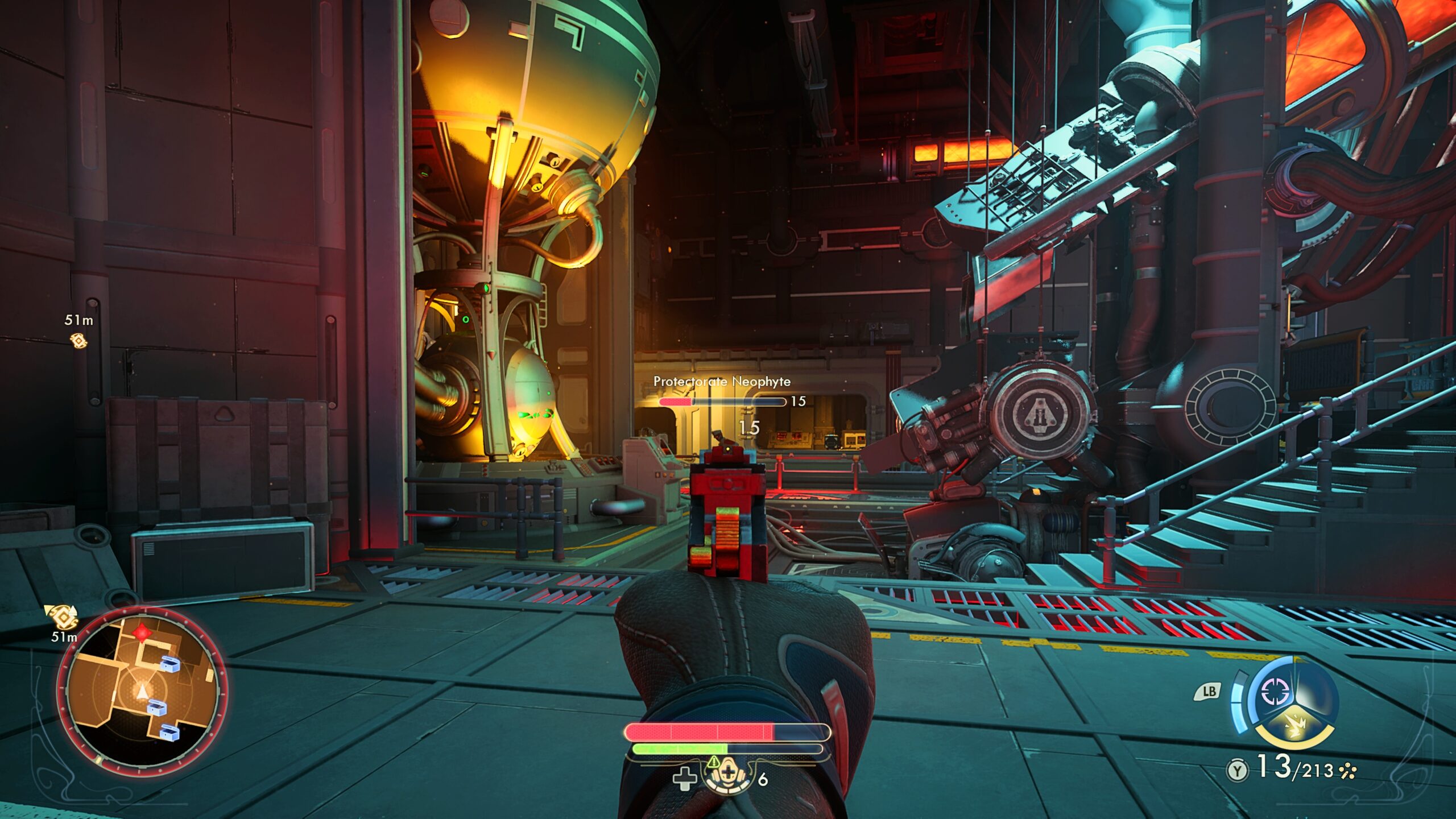Click the quest tracker icon above the minimap
Viewport: 1456px width, 819px height.
[63, 619]
